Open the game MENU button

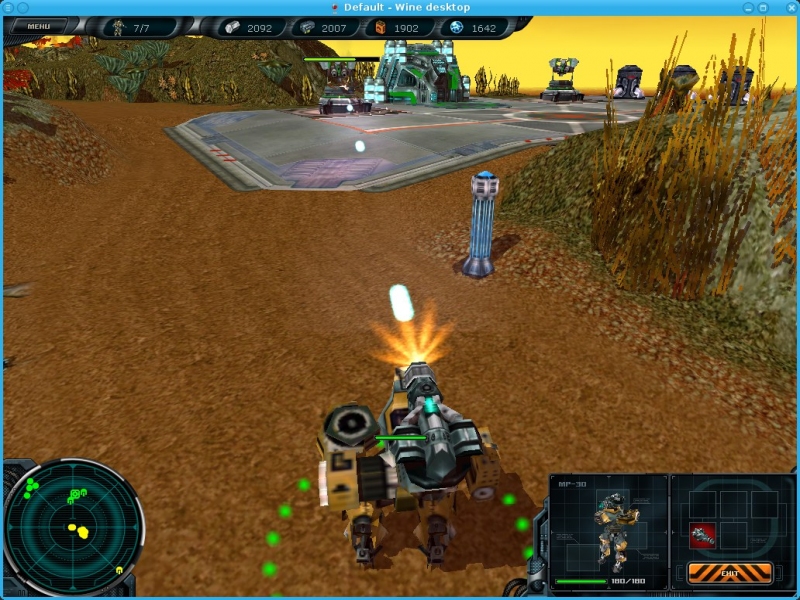pos(39,26)
